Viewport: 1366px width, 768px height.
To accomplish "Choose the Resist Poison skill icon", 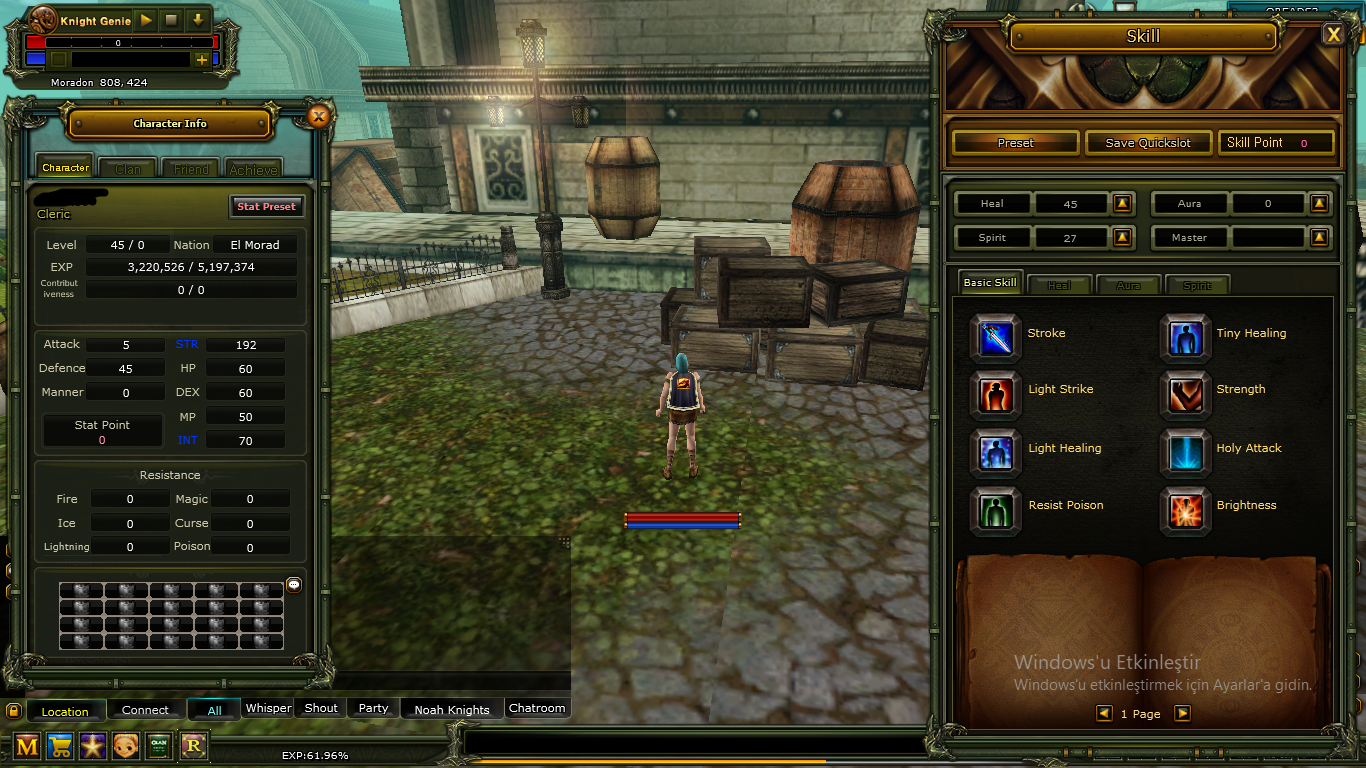I will coord(995,510).
